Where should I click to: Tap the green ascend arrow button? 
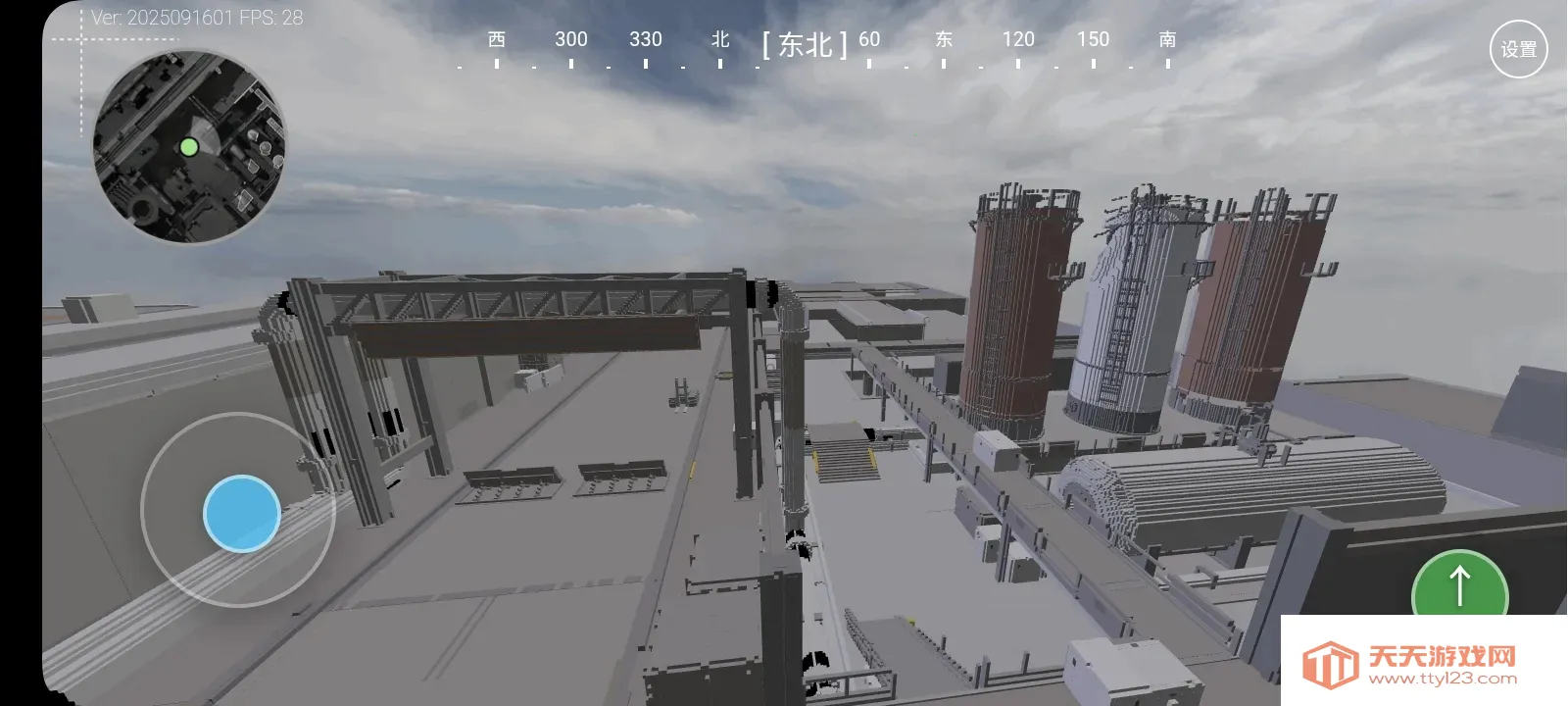(1459, 583)
